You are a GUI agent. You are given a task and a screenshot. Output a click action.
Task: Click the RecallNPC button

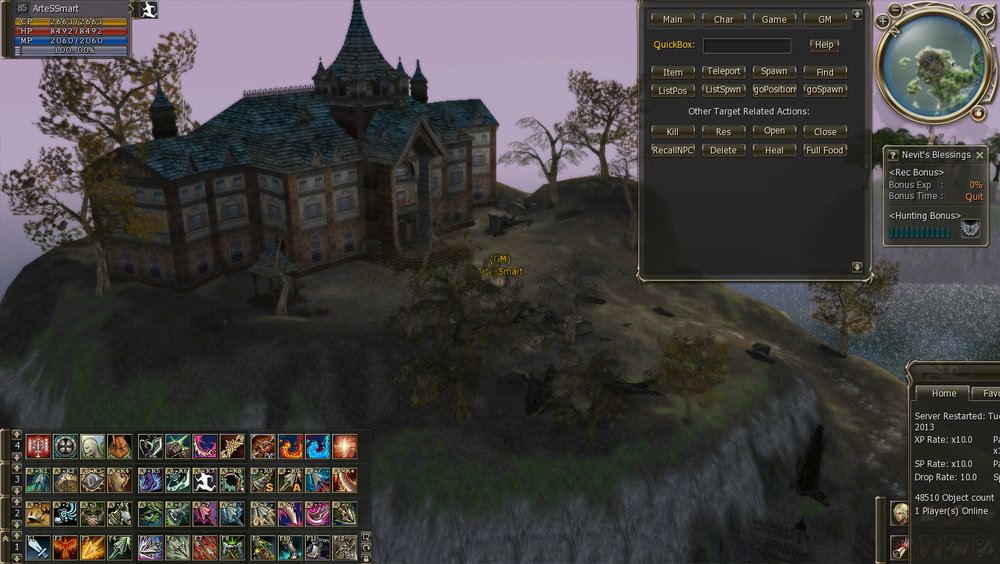point(673,150)
